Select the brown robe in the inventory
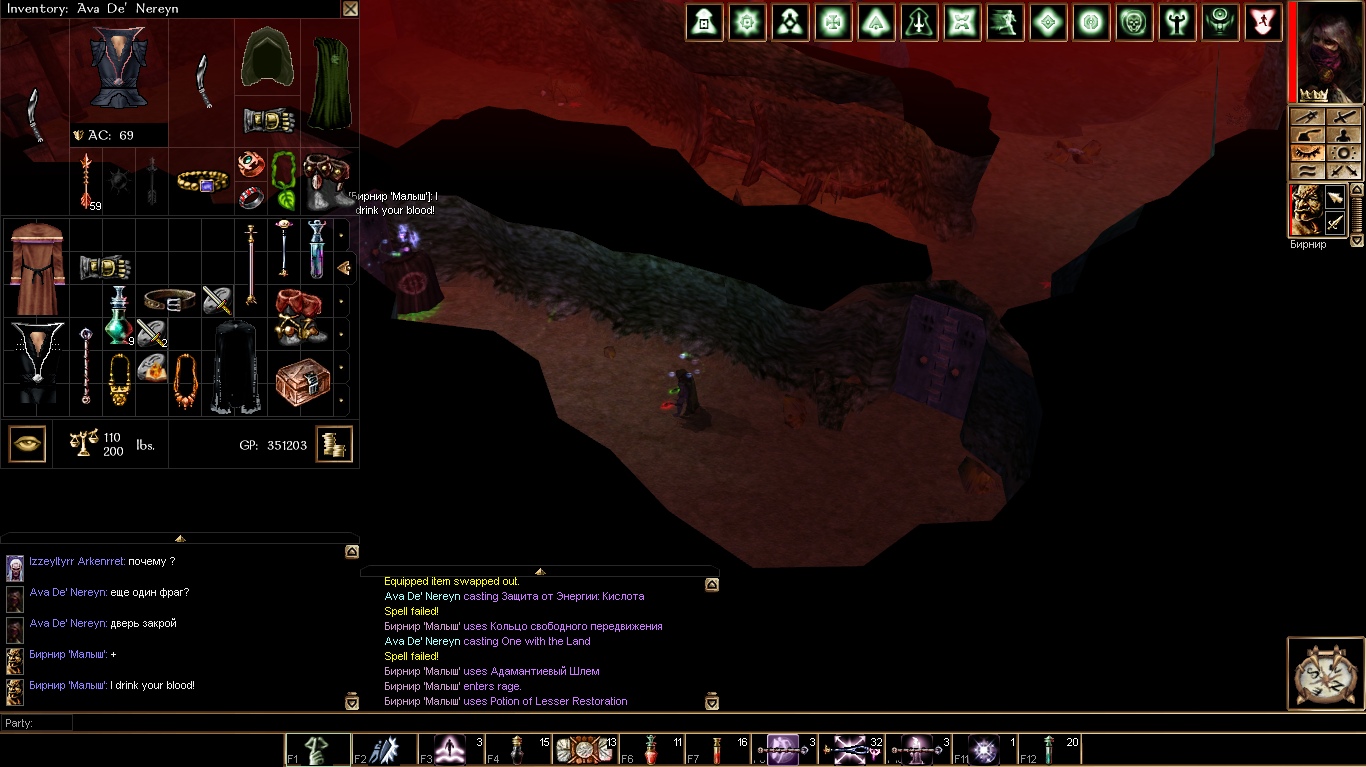 36,268
